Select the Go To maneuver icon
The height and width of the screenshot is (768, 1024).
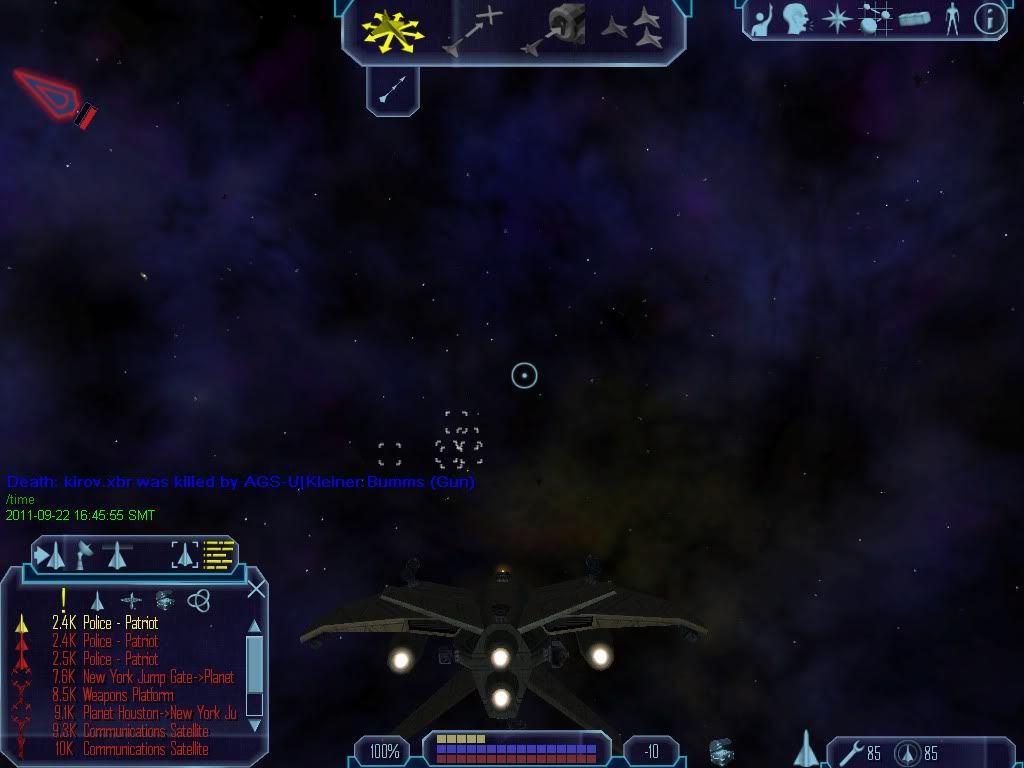tap(474, 30)
